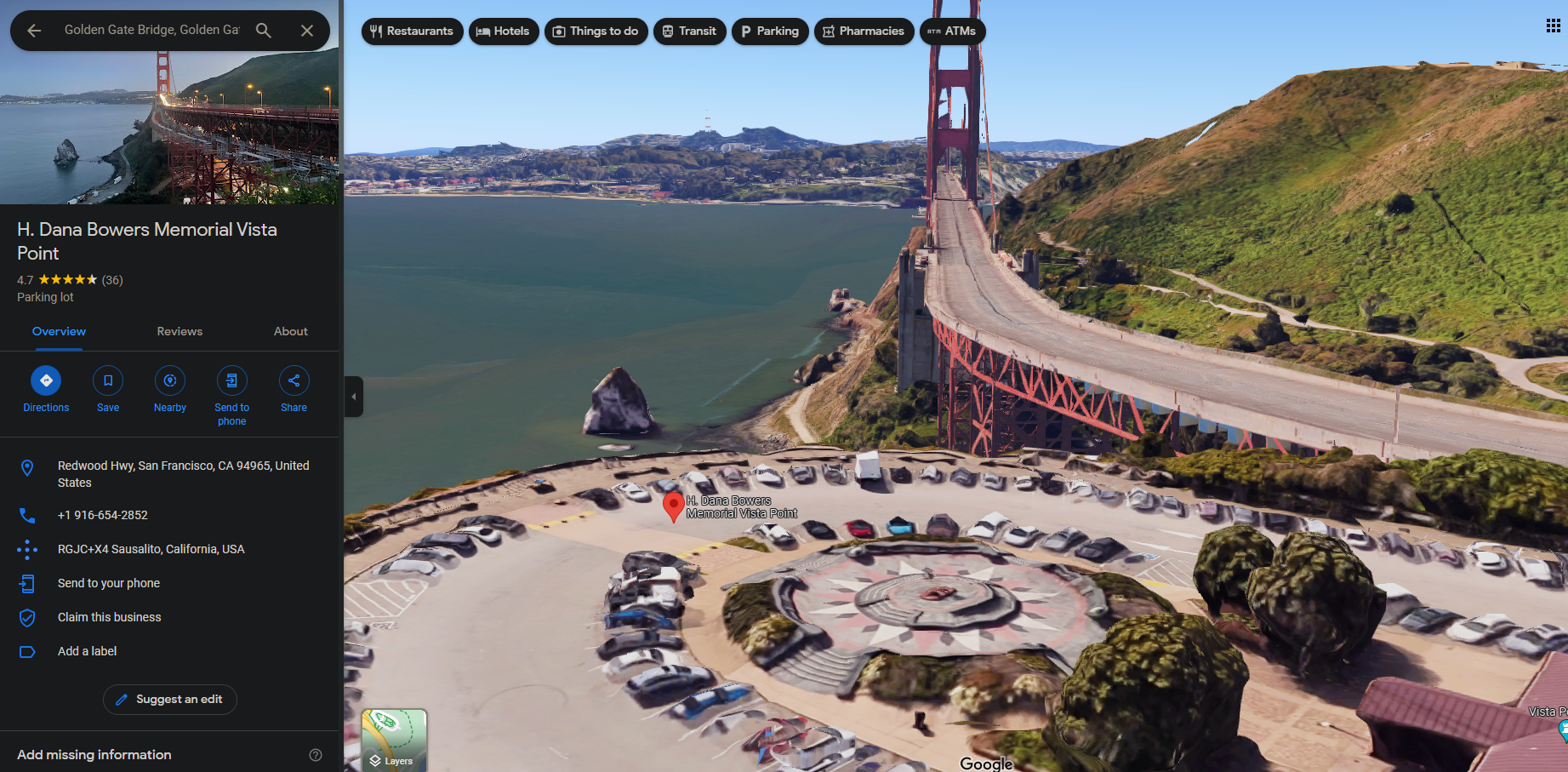The width and height of the screenshot is (1568, 772).
Task: Click into the Golden Gate Bridge search field
Action: point(151,30)
